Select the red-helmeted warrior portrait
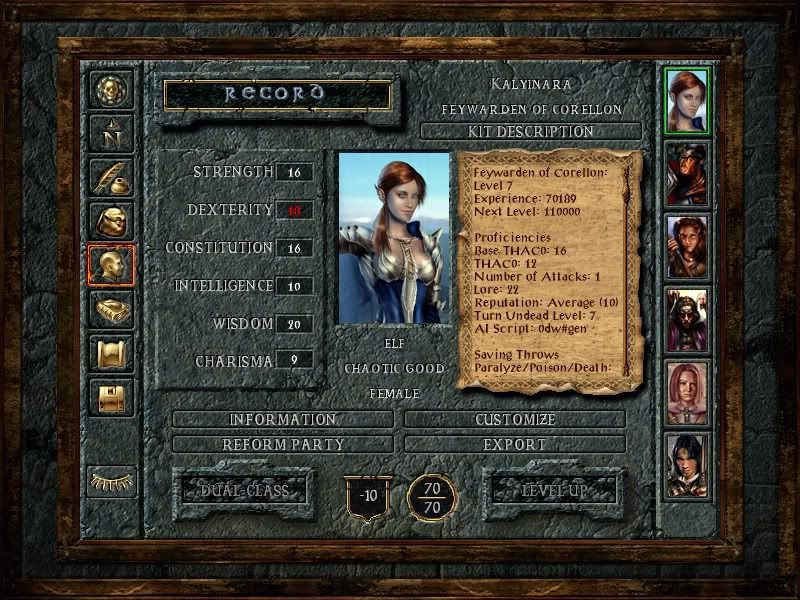The width and height of the screenshot is (800, 600). coord(687,173)
